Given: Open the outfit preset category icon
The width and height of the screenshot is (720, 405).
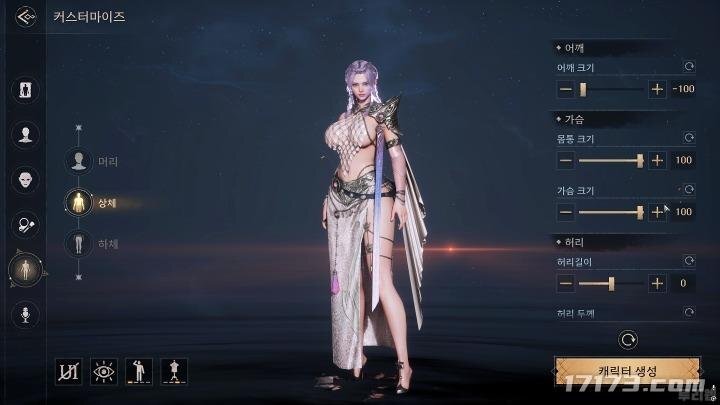Looking at the screenshot, I should pyautogui.click(x=24, y=89).
